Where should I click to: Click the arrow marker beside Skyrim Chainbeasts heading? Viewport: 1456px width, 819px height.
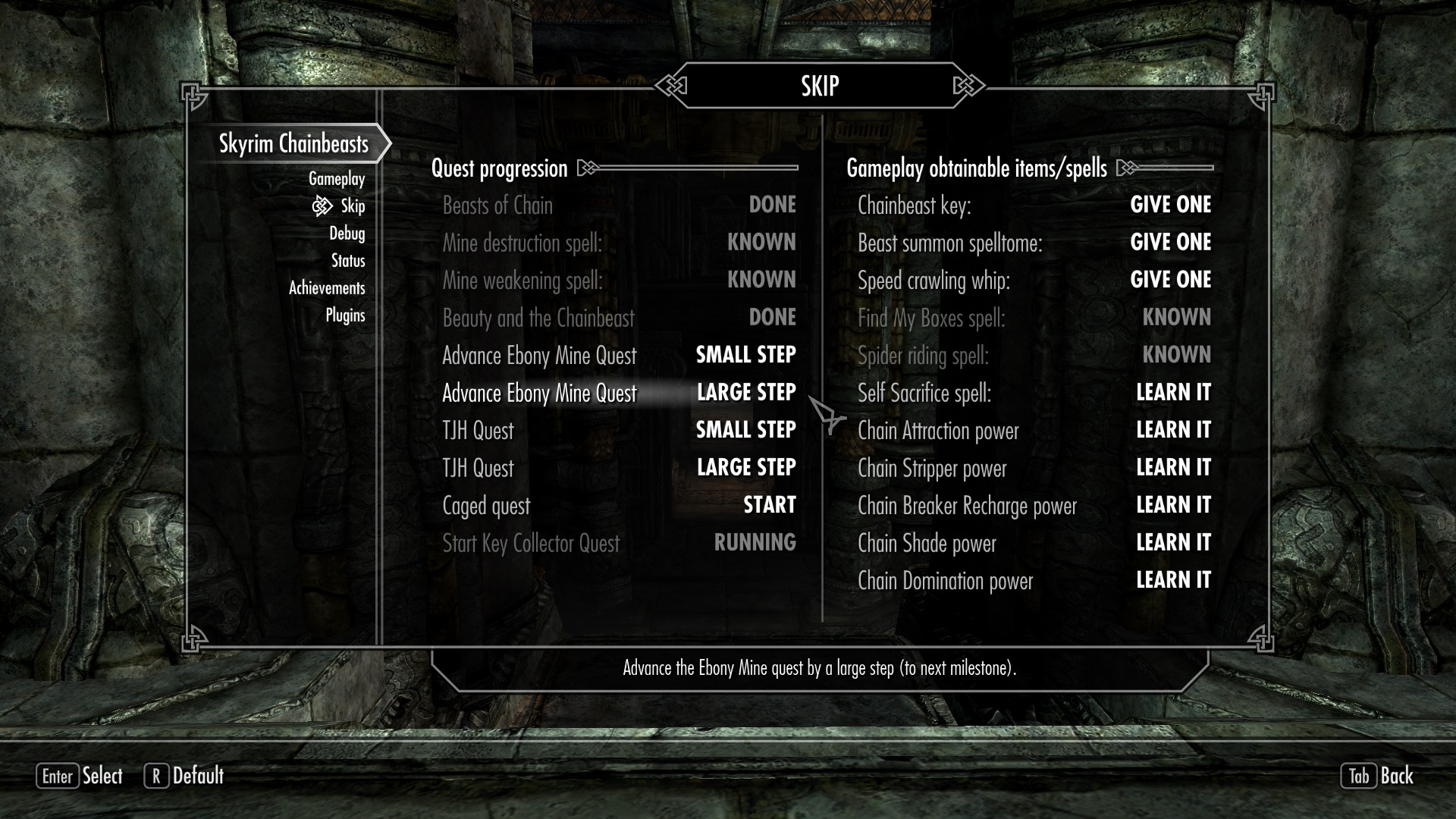(x=385, y=143)
